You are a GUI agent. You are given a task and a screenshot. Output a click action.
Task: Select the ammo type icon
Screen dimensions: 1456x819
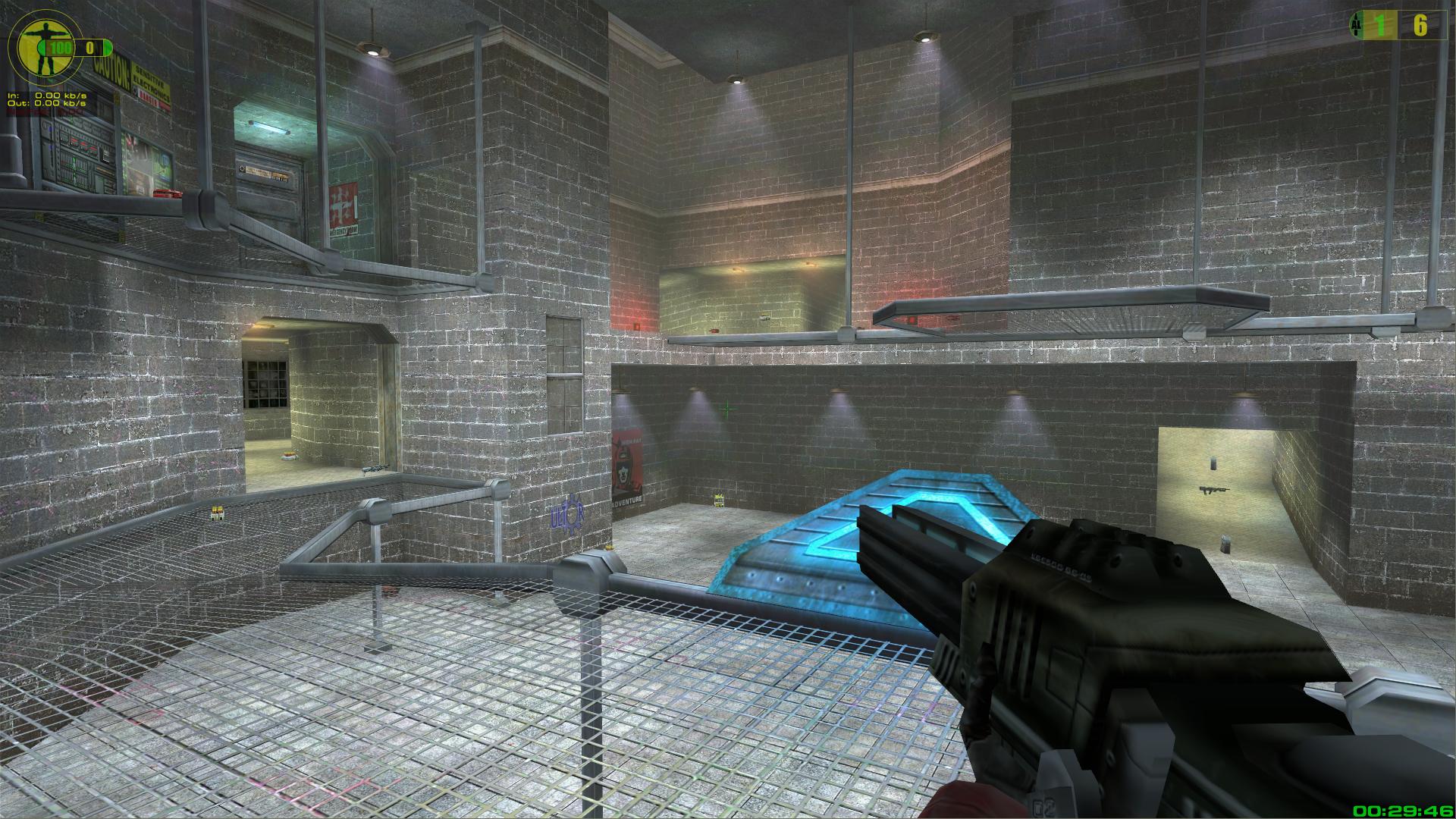[1354, 26]
